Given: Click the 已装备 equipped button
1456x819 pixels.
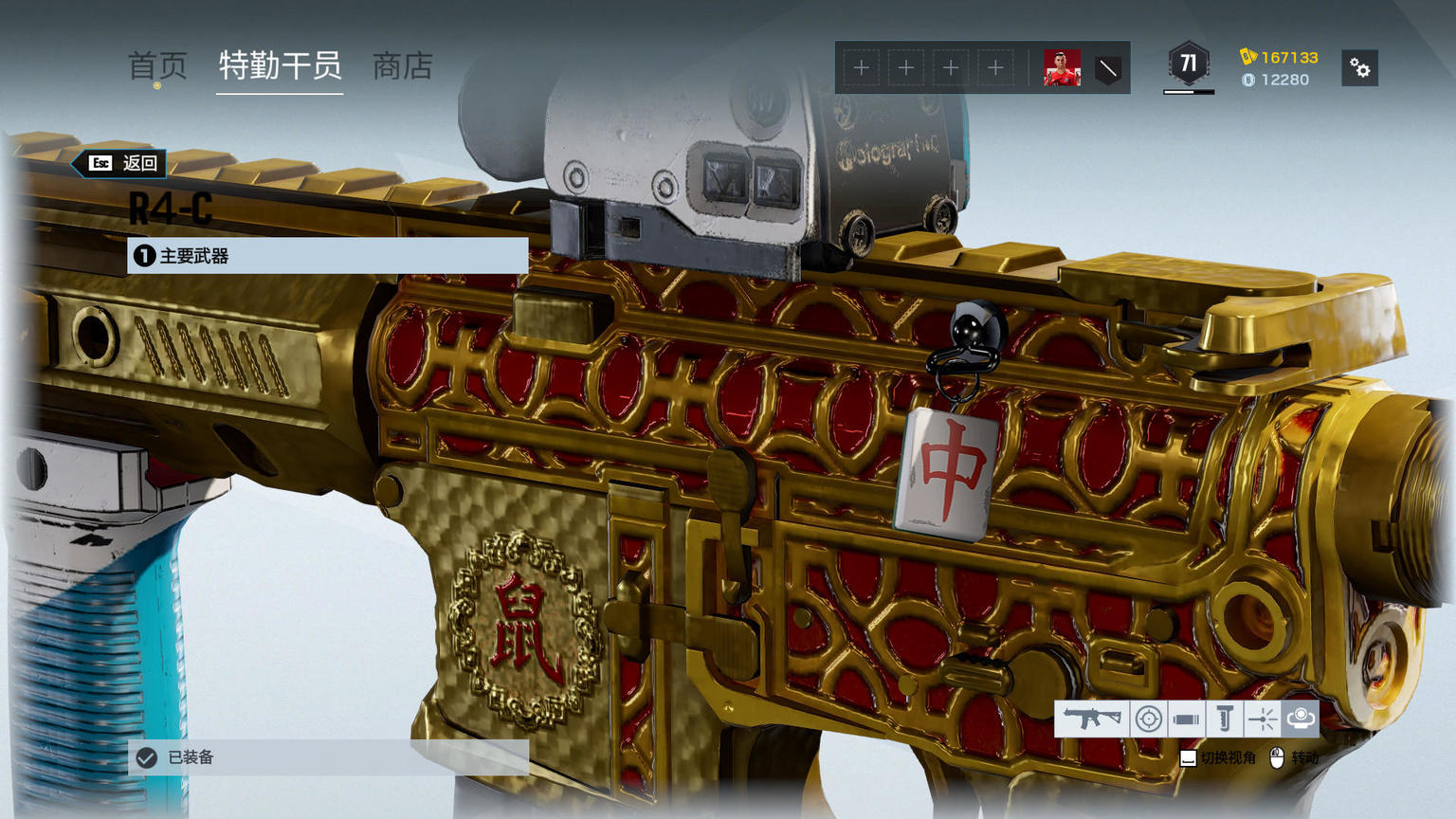Looking at the screenshot, I should (327, 757).
